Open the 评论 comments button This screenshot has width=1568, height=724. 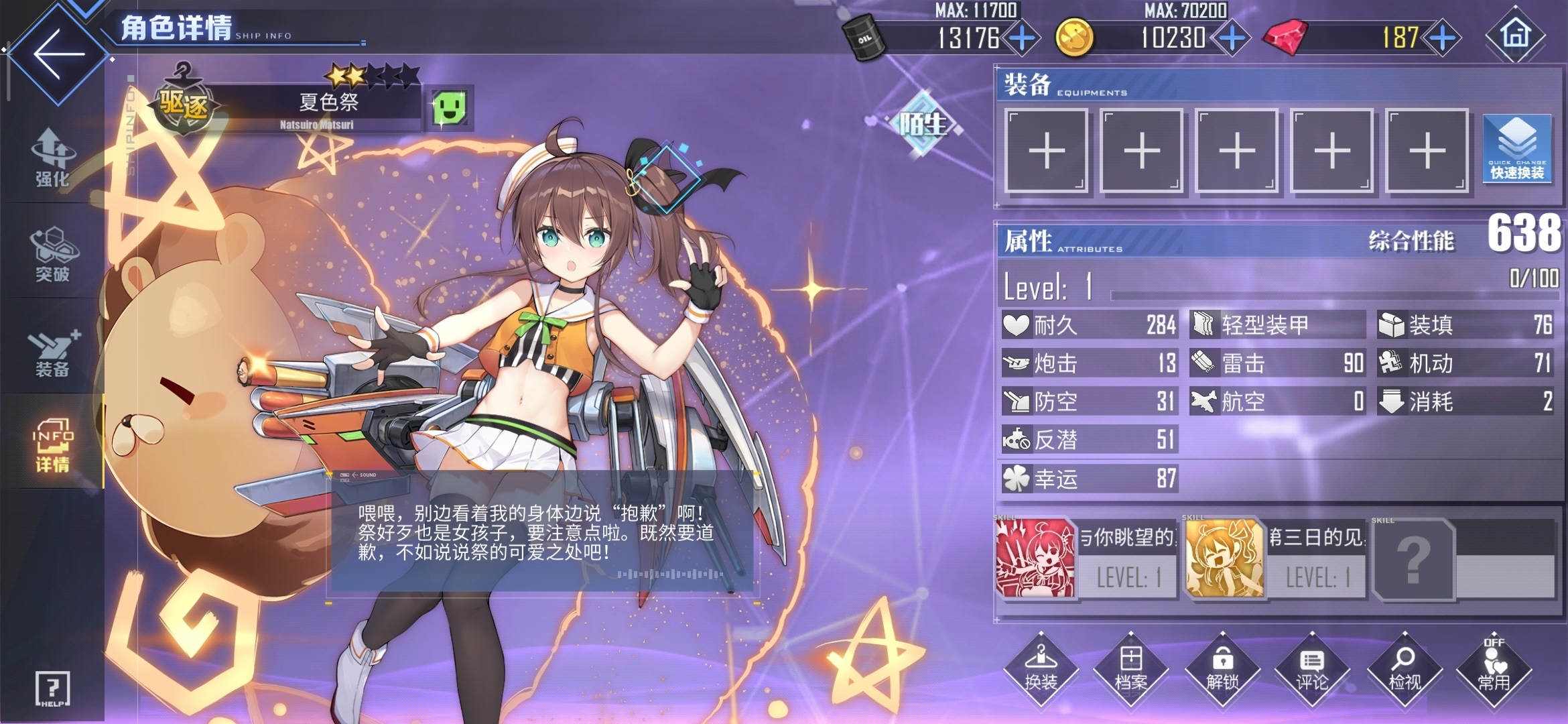click(1312, 669)
